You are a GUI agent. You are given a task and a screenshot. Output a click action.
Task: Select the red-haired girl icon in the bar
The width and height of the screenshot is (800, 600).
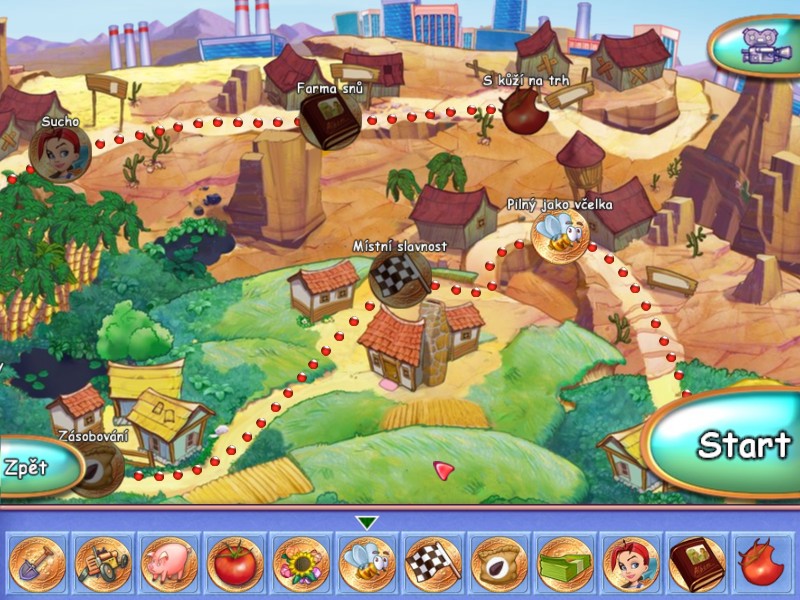[631, 561]
